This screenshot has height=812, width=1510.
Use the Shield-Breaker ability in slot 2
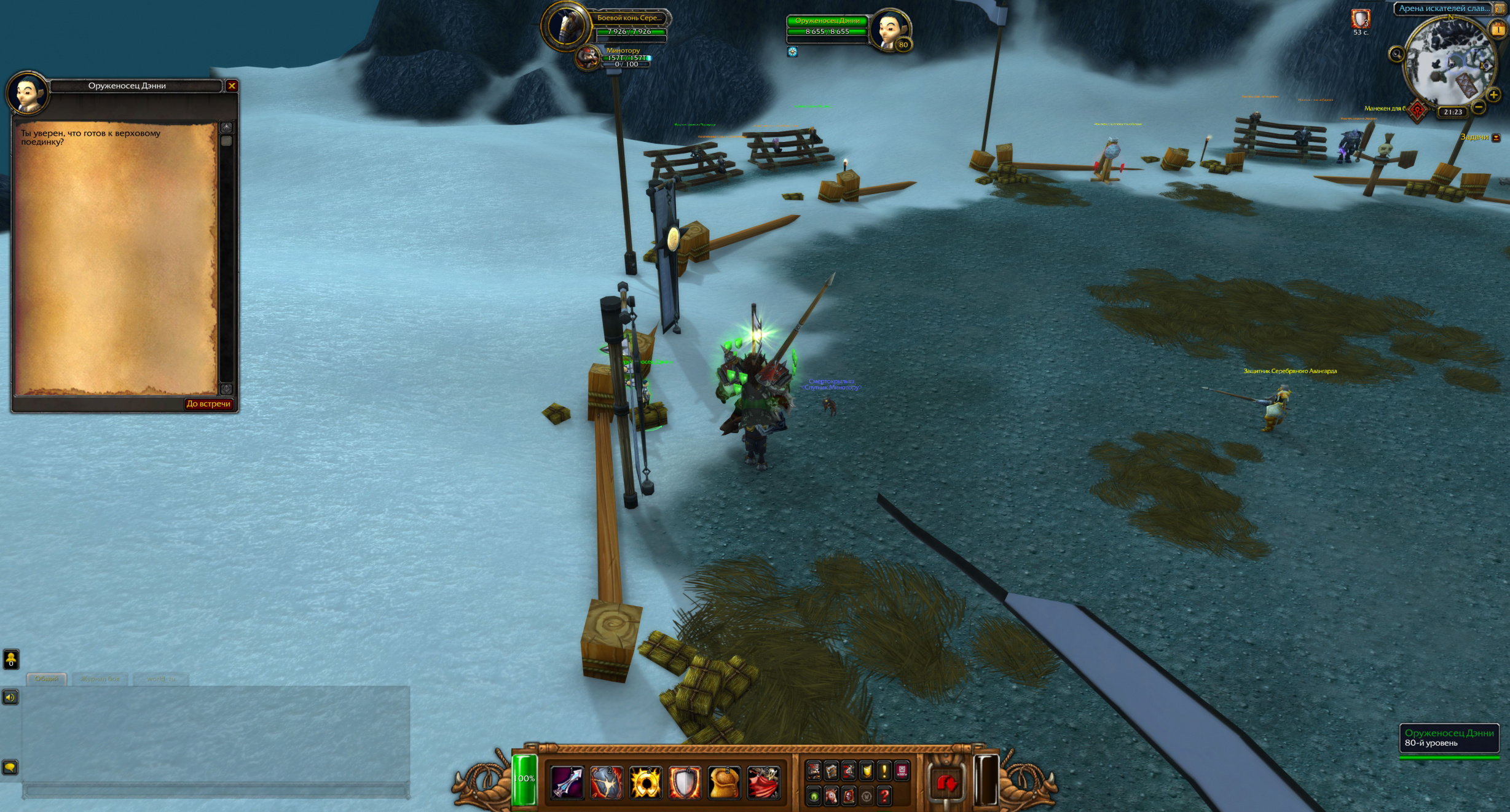607,783
